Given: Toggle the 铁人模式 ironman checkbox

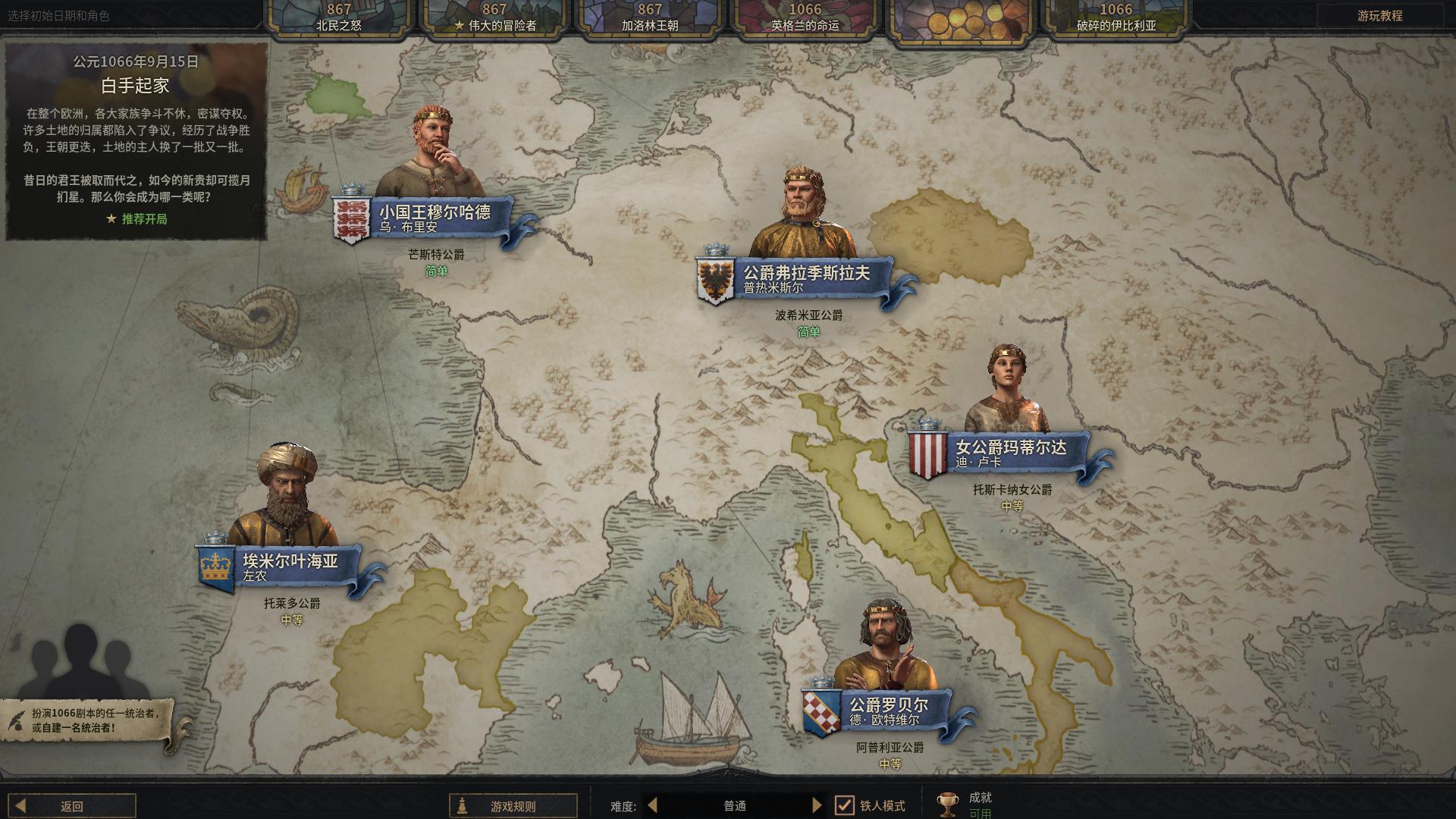Looking at the screenshot, I should (844, 805).
